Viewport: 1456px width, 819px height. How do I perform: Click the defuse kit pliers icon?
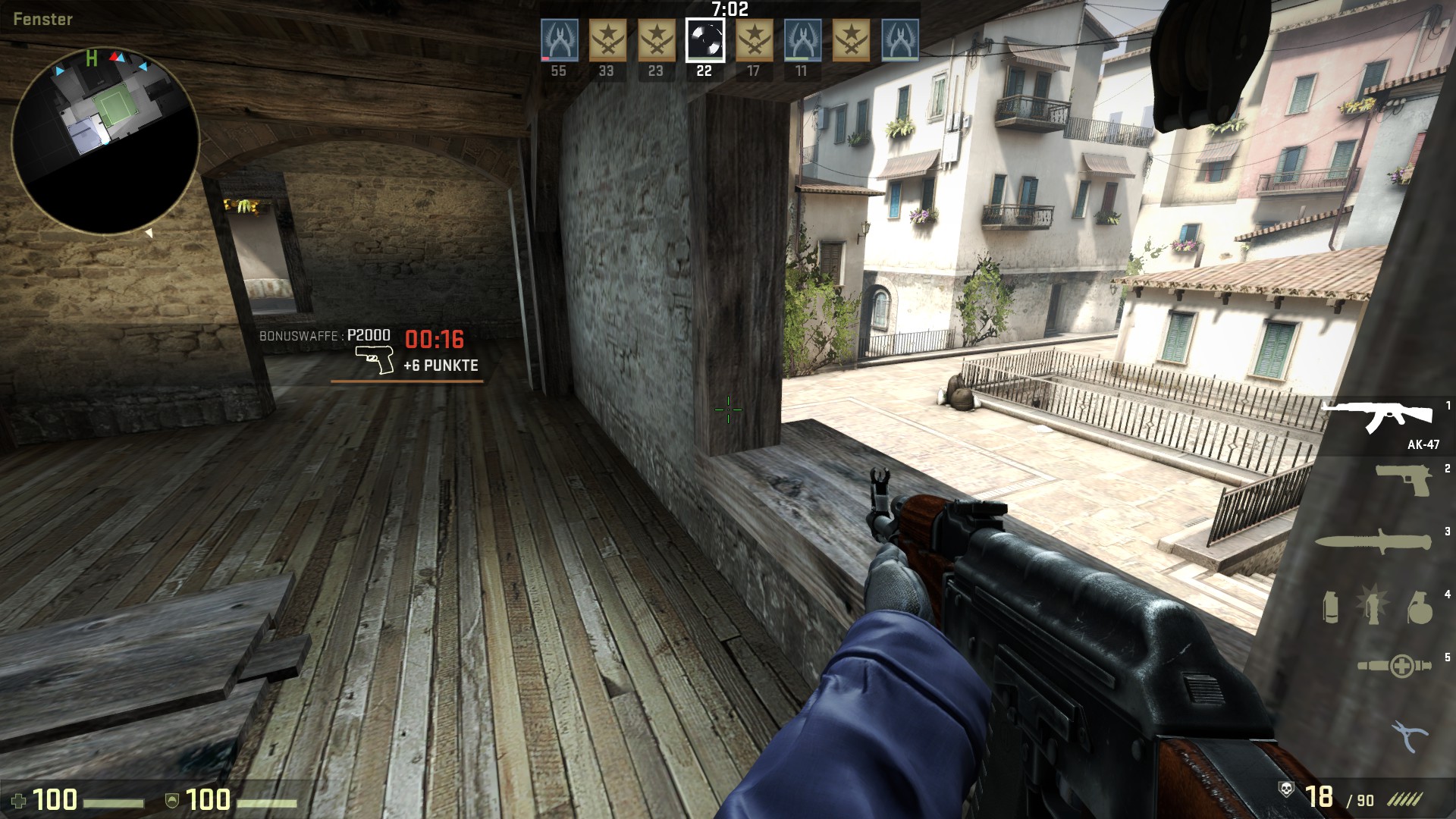1409,735
